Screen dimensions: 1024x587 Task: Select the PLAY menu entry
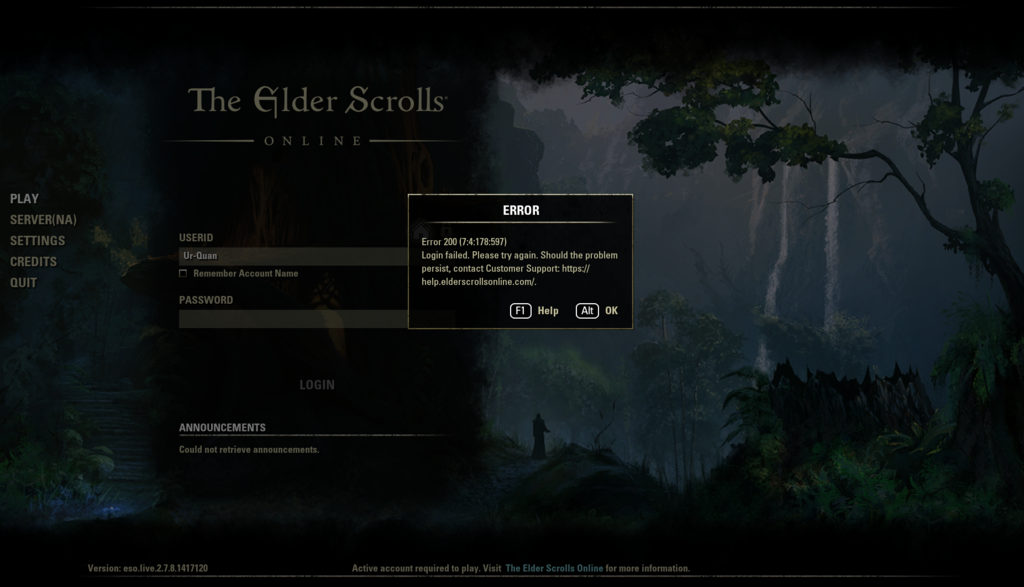(24, 199)
